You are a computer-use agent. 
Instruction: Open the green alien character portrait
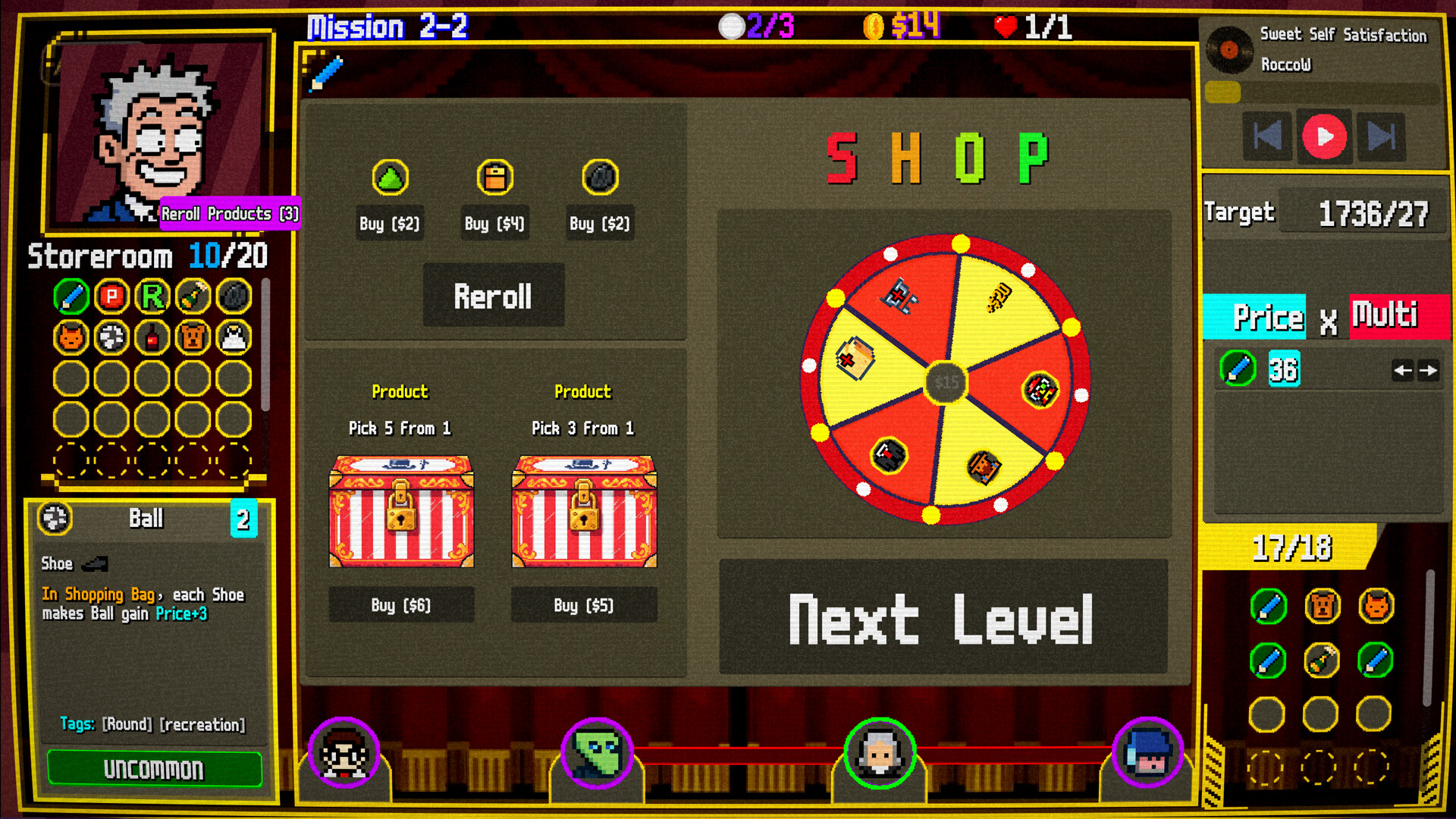596,754
